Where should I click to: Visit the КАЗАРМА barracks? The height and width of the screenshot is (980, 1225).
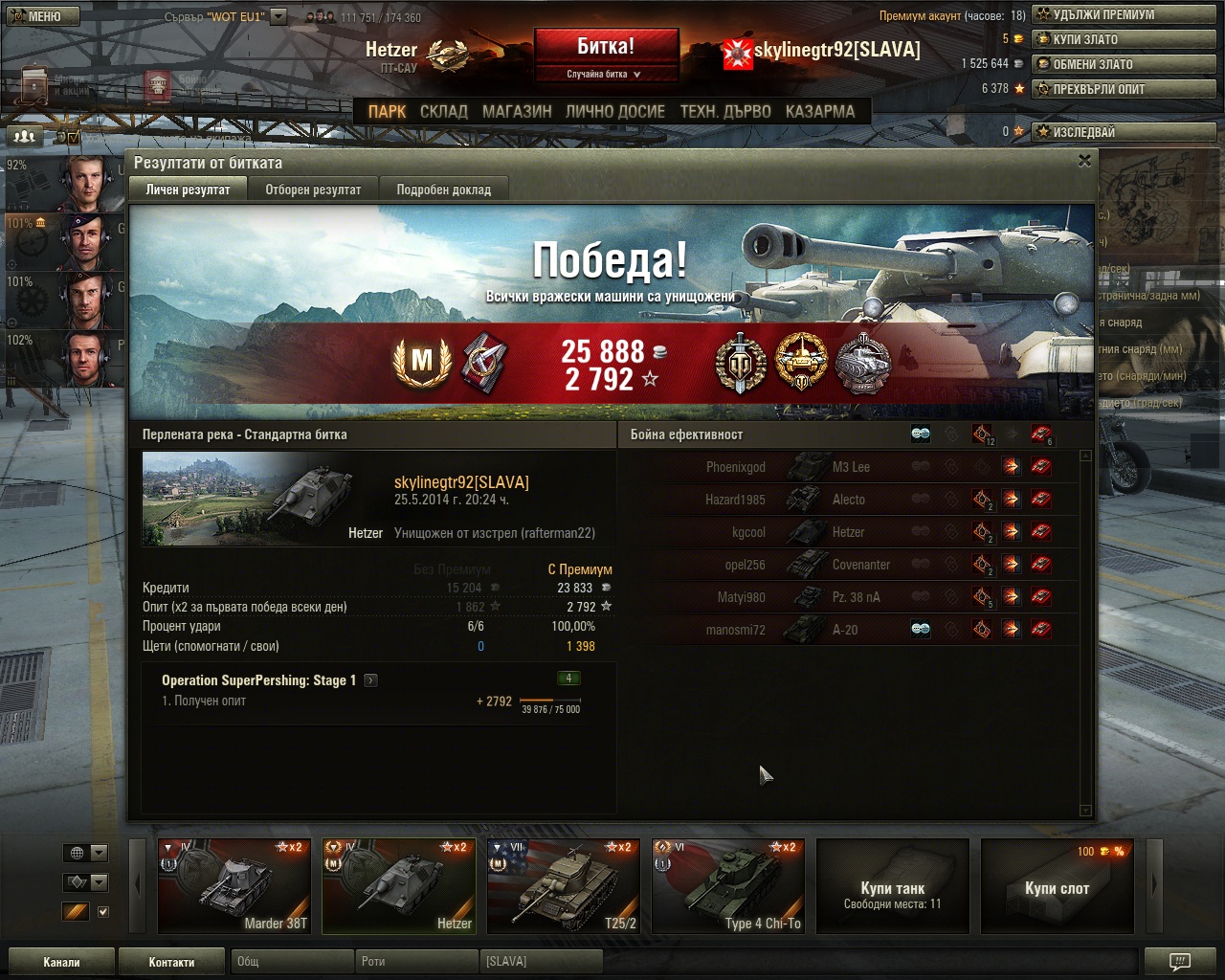pyautogui.click(x=820, y=111)
